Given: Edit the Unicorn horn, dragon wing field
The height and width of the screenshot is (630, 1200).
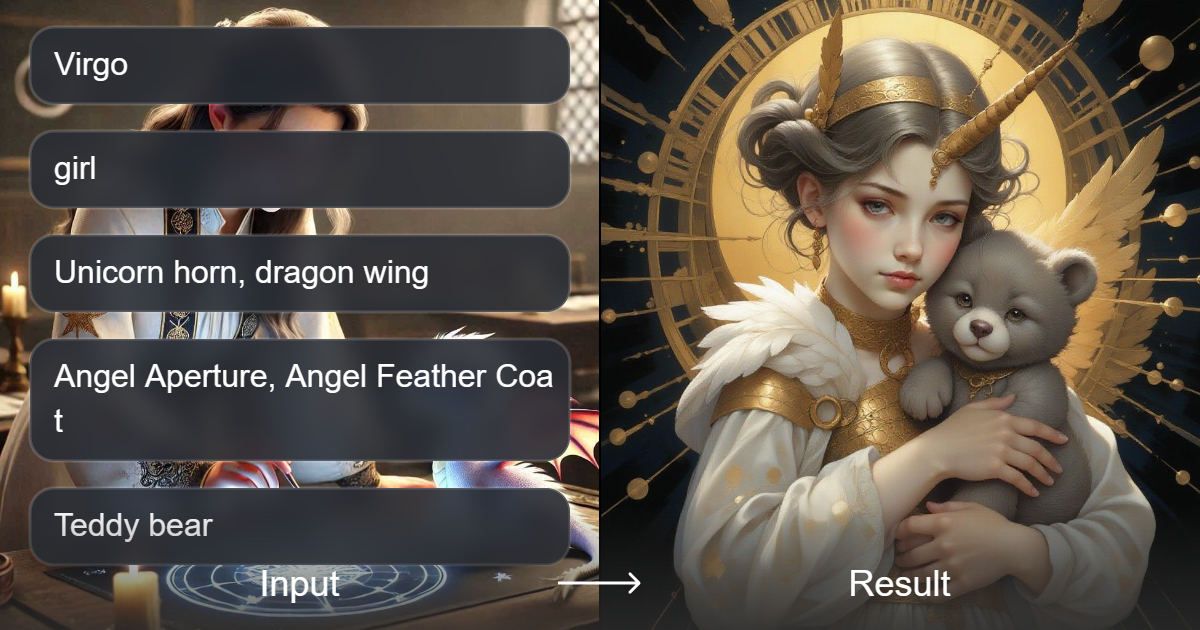Looking at the screenshot, I should coord(299,273).
